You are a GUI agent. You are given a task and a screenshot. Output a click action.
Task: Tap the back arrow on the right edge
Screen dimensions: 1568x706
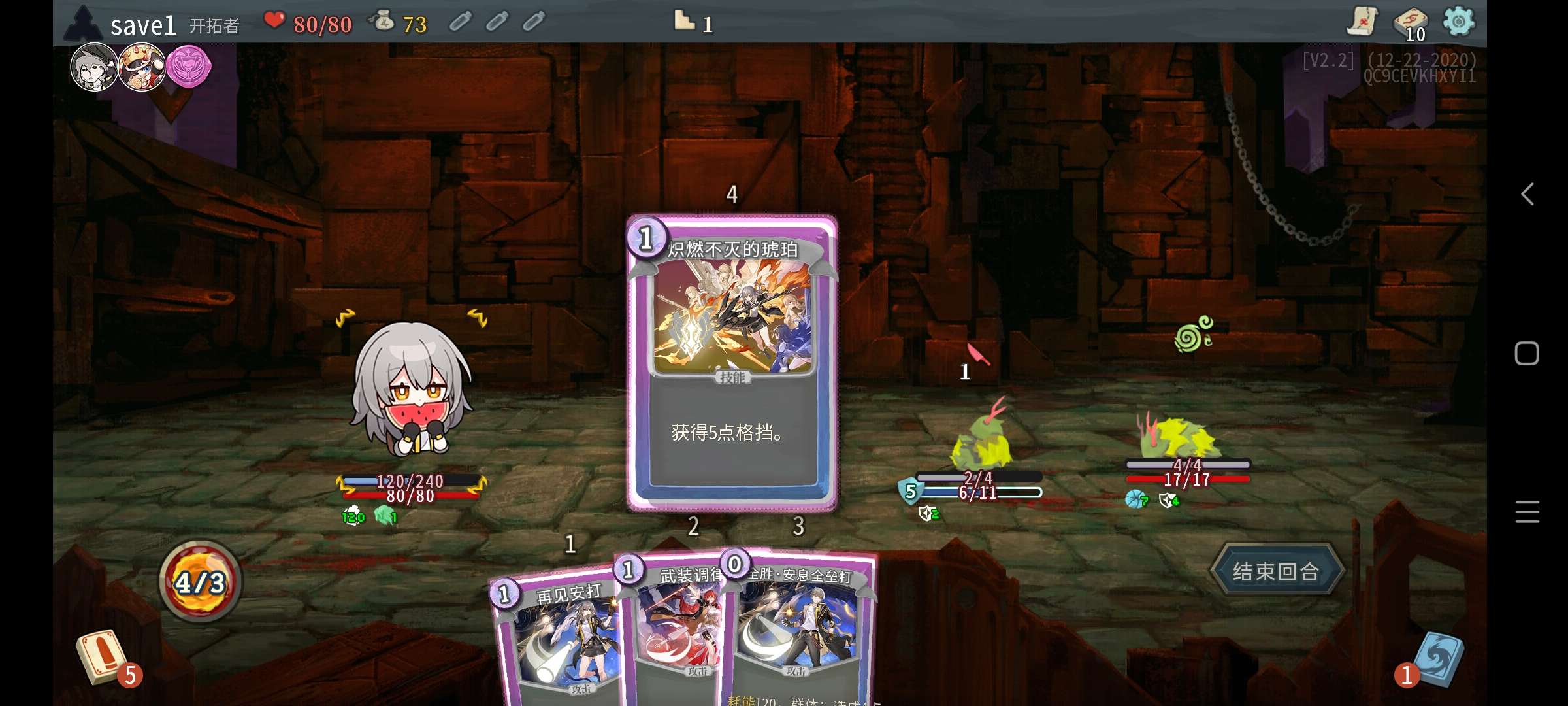click(1527, 194)
